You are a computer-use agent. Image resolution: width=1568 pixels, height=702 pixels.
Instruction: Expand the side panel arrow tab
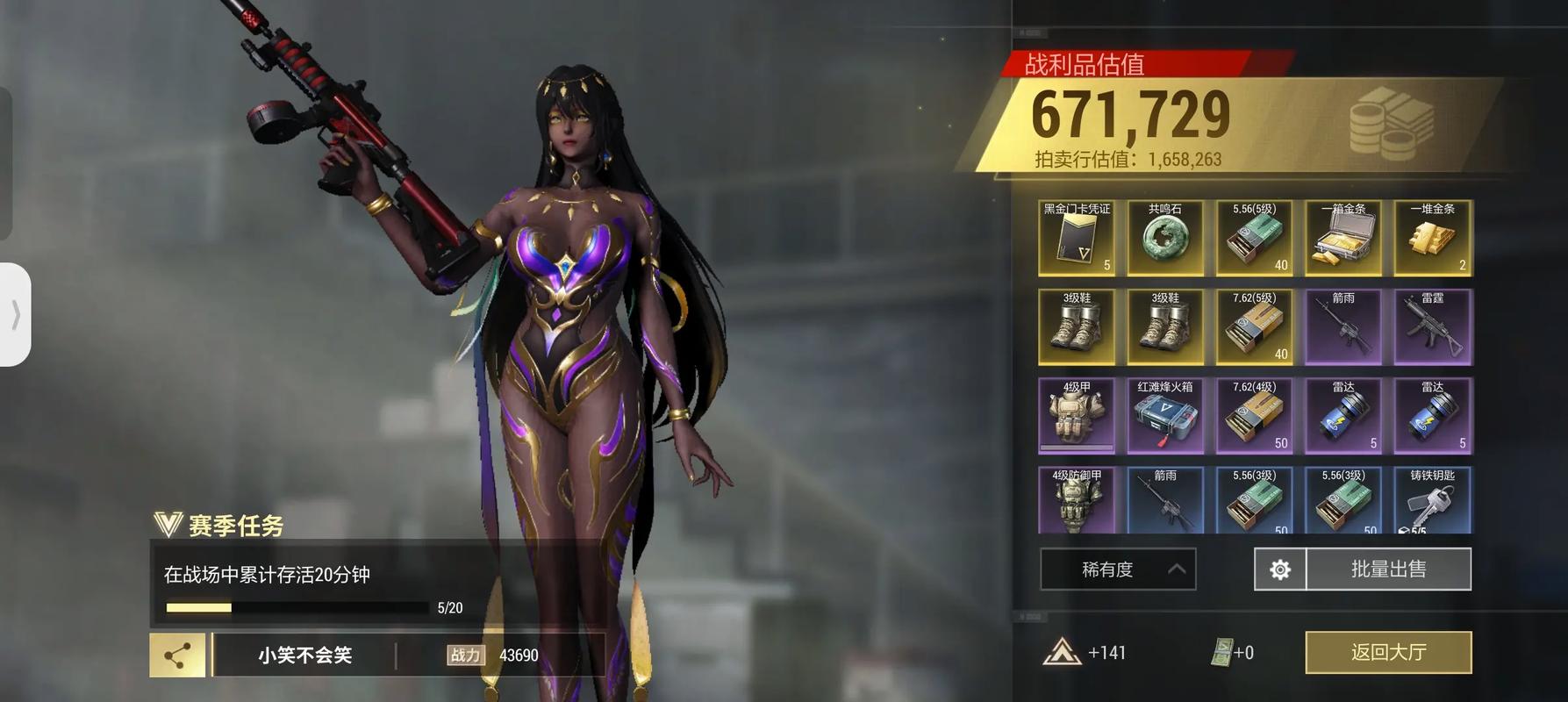click(x=16, y=314)
